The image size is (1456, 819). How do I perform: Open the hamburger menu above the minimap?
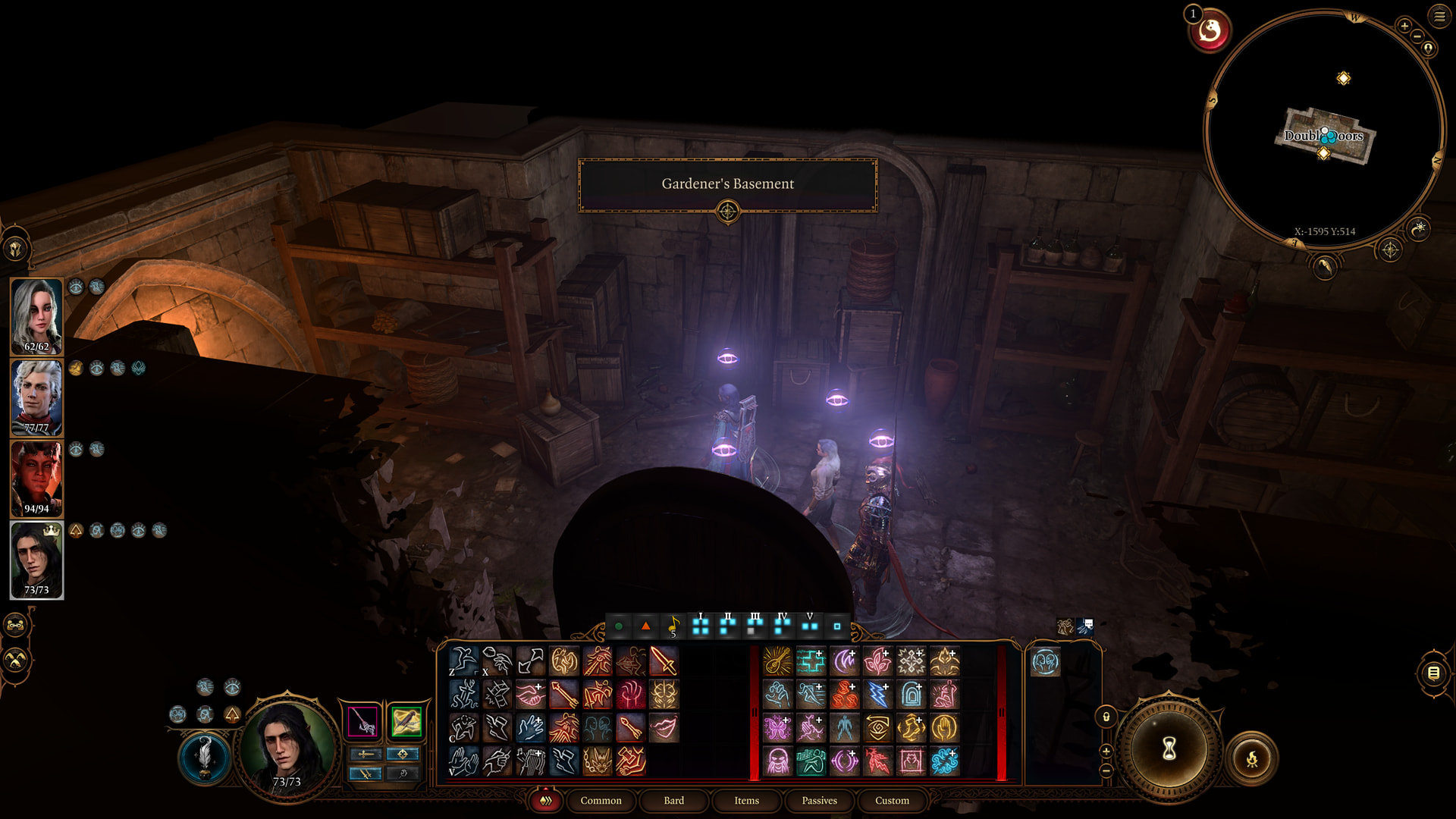[x=1439, y=16]
